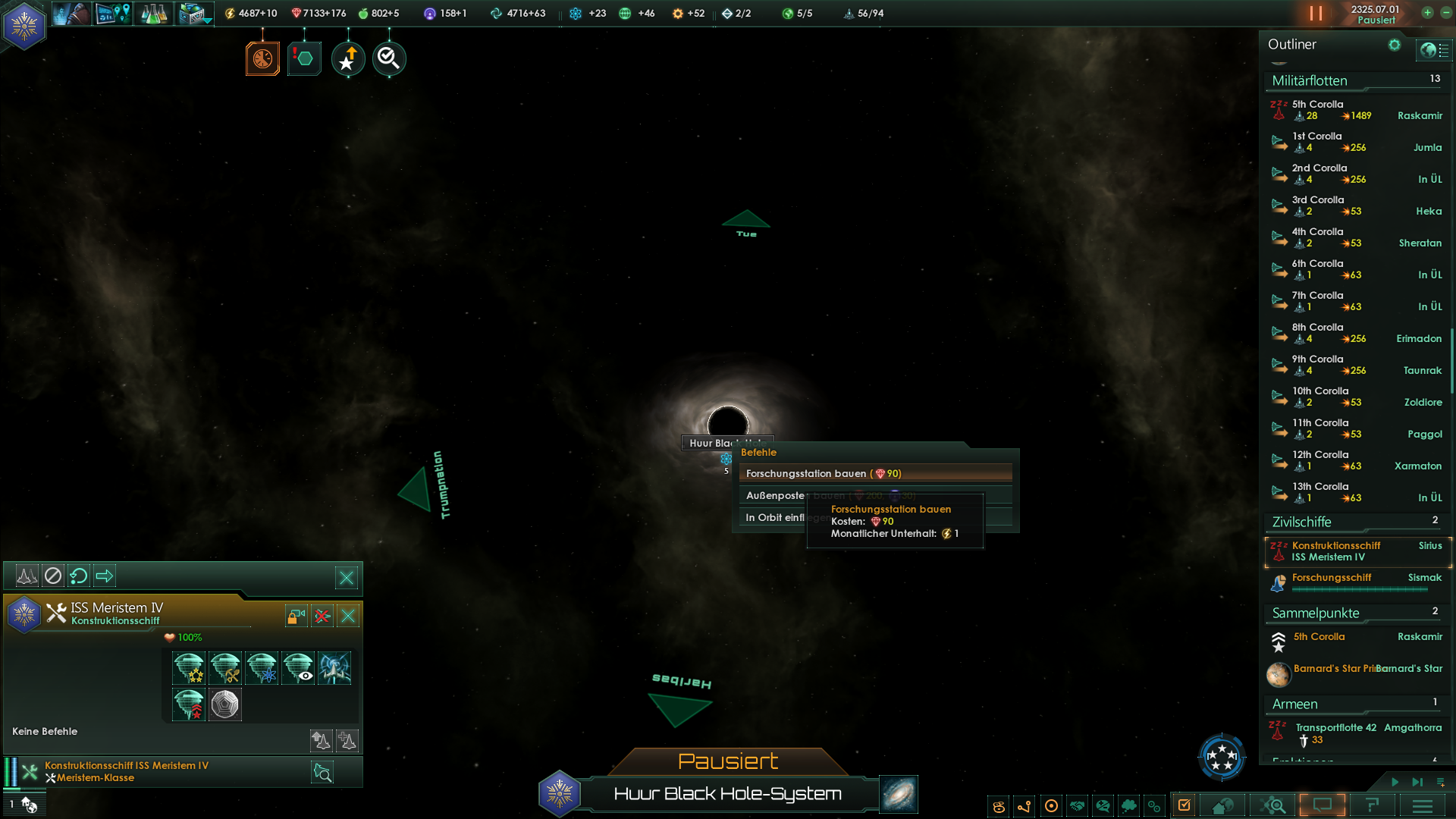
Task: Unpause the game with the pause button
Action: (x=1316, y=14)
